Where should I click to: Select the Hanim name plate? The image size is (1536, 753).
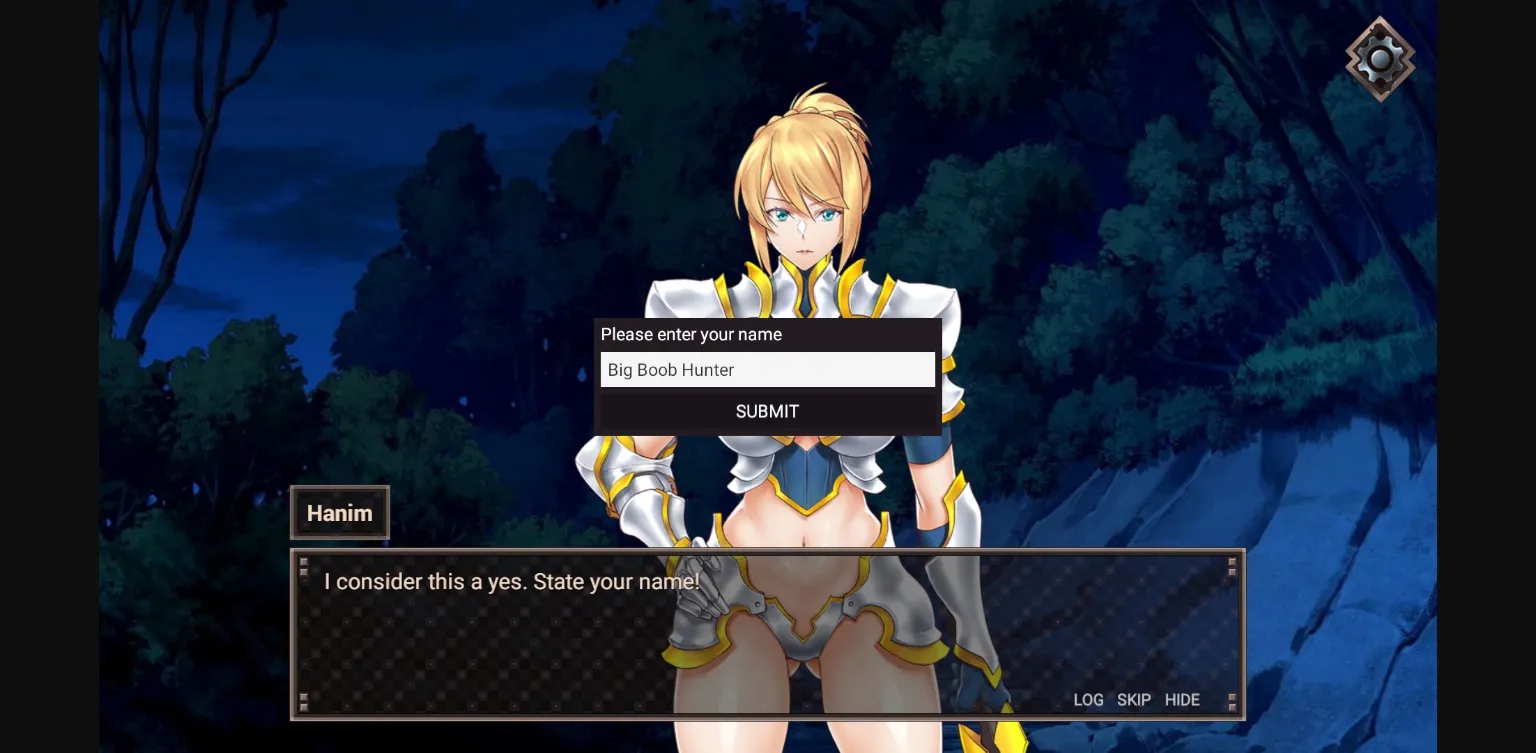[339, 512]
